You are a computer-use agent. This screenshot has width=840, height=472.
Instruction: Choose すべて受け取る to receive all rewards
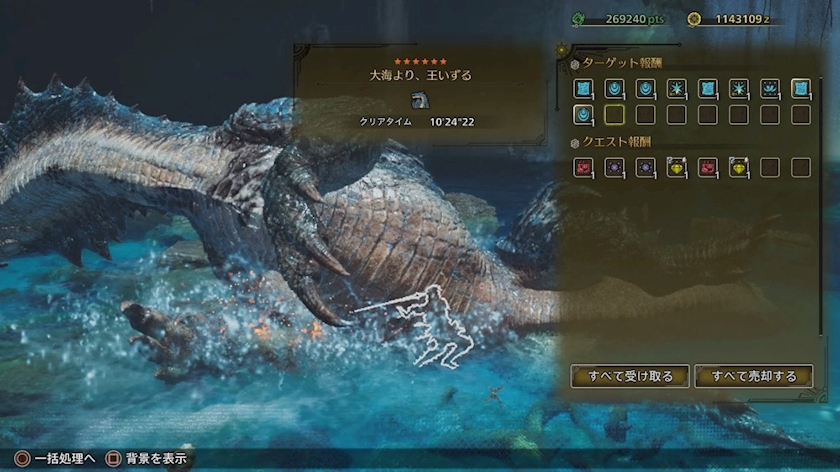(x=630, y=376)
